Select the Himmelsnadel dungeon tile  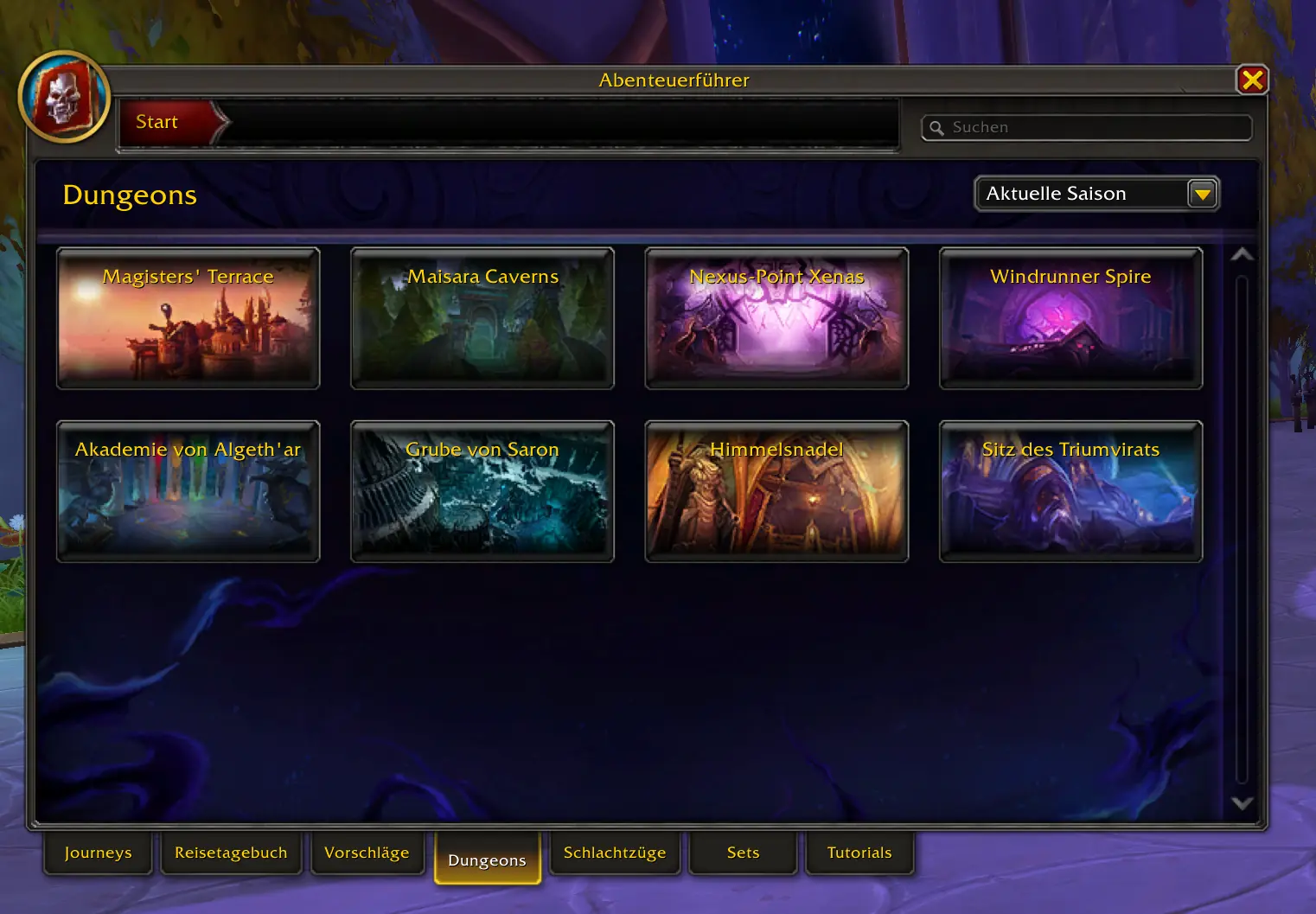(776, 491)
